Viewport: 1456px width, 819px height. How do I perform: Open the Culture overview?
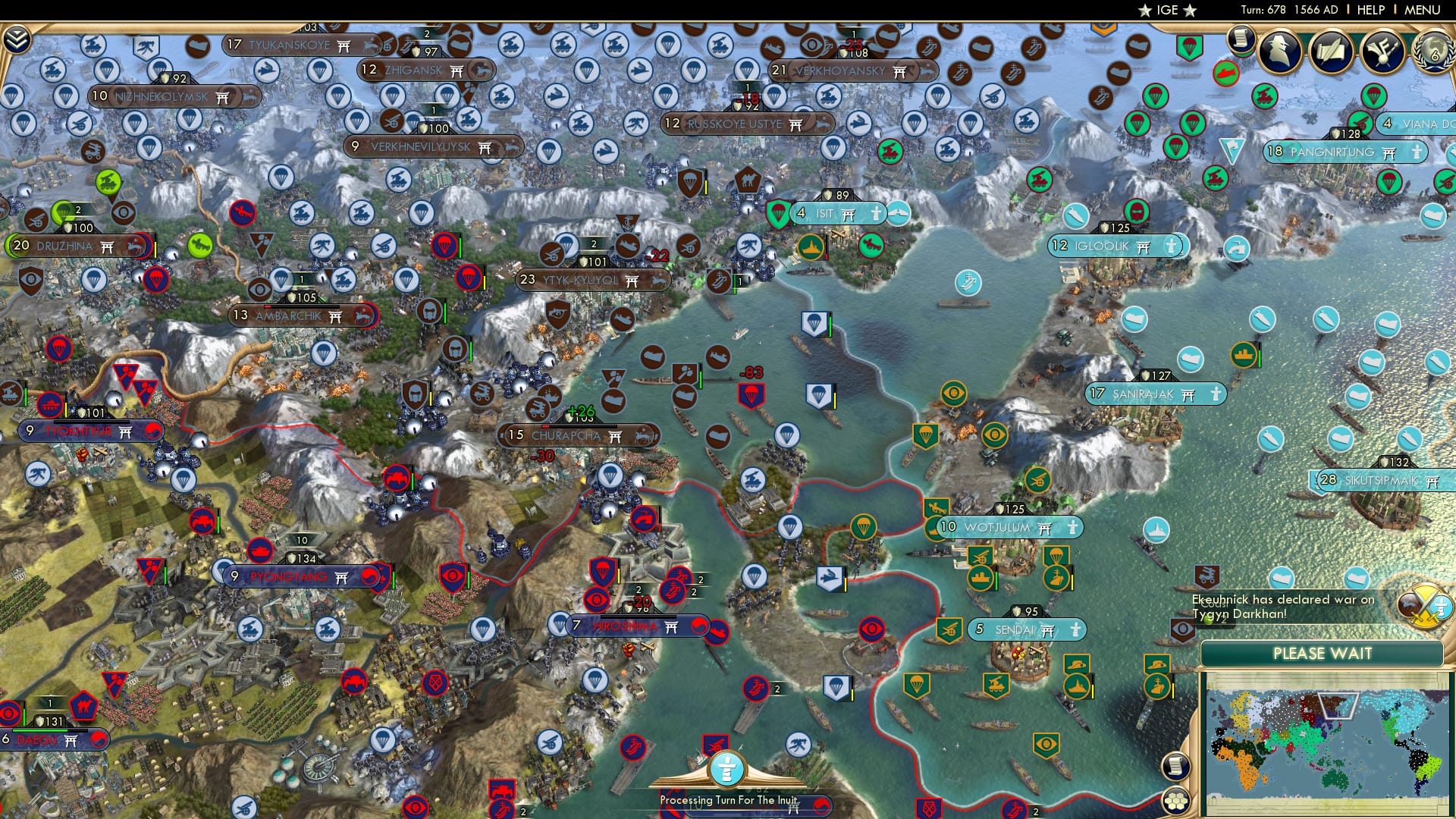click(1382, 51)
